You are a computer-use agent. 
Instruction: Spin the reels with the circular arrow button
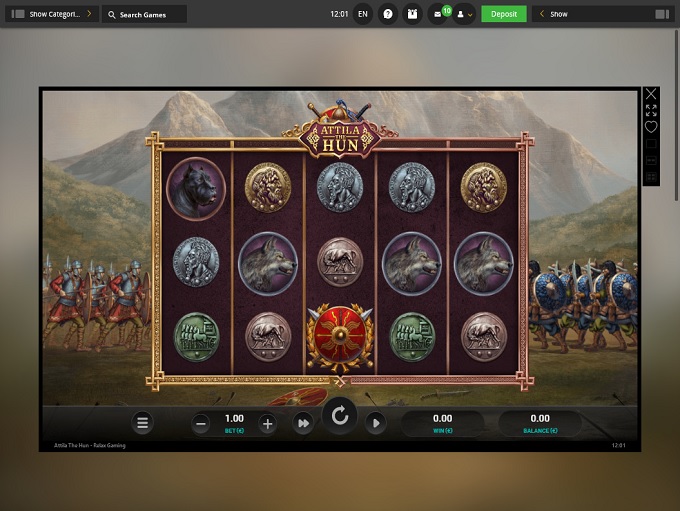click(340, 417)
